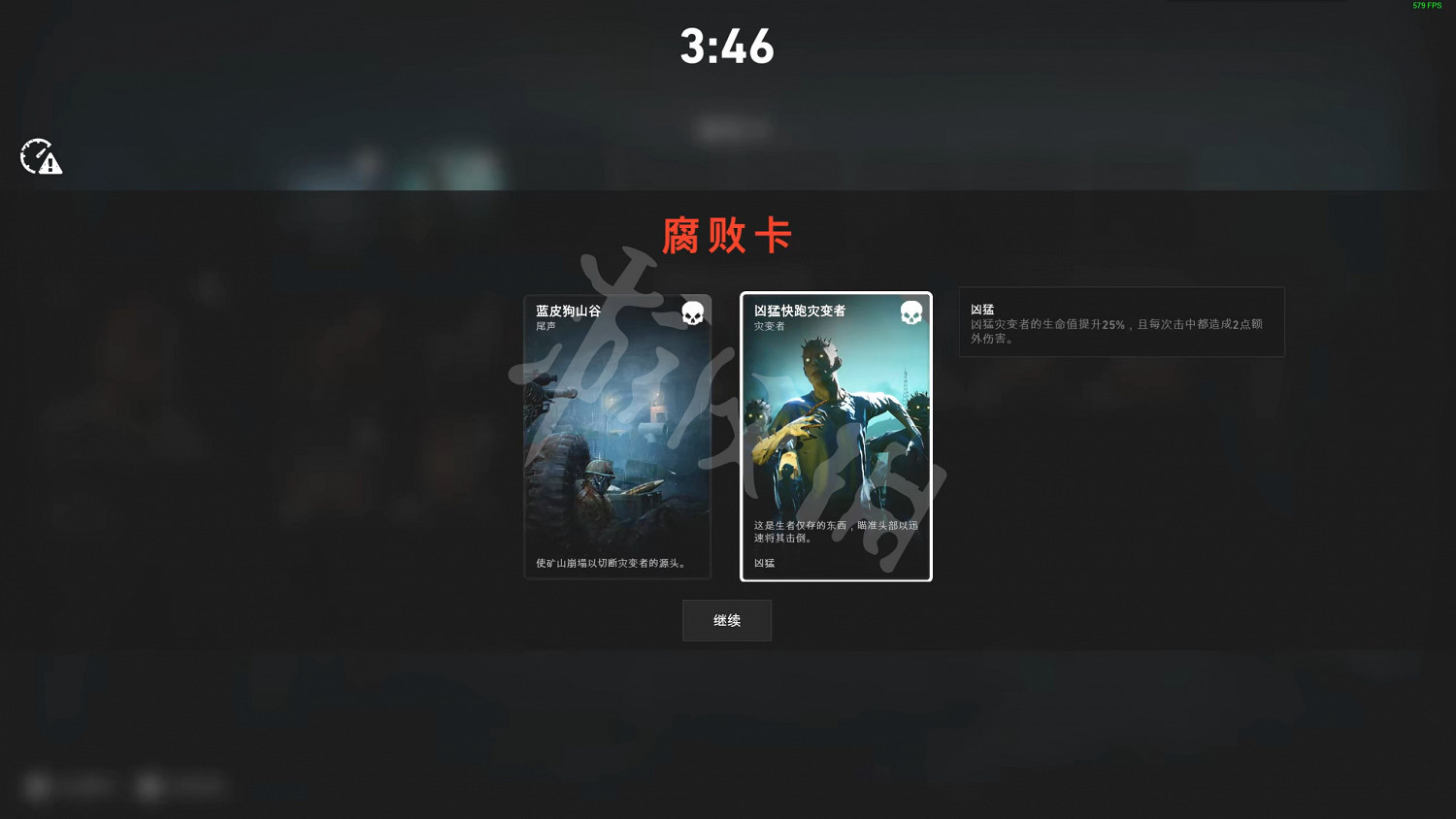Screen dimensions: 1456x819
Task: Expand the 灾变者 card subtitle info
Action: click(x=768, y=324)
